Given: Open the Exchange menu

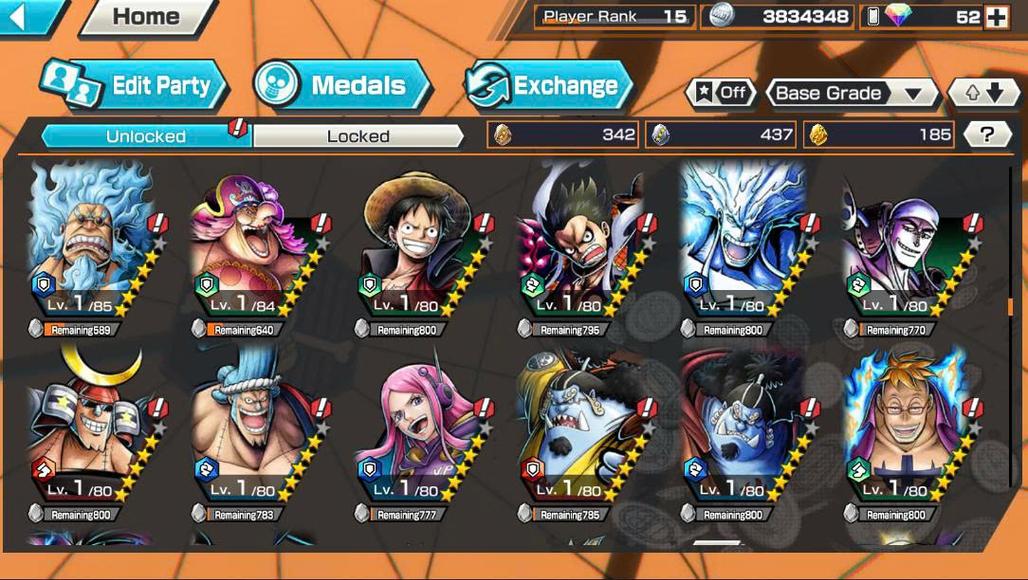Looking at the screenshot, I should (x=549, y=86).
